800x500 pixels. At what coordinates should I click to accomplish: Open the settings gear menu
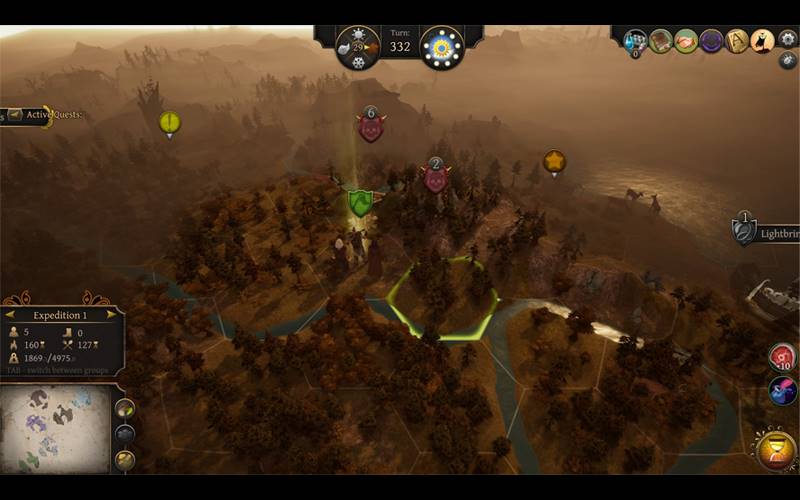pos(788,39)
